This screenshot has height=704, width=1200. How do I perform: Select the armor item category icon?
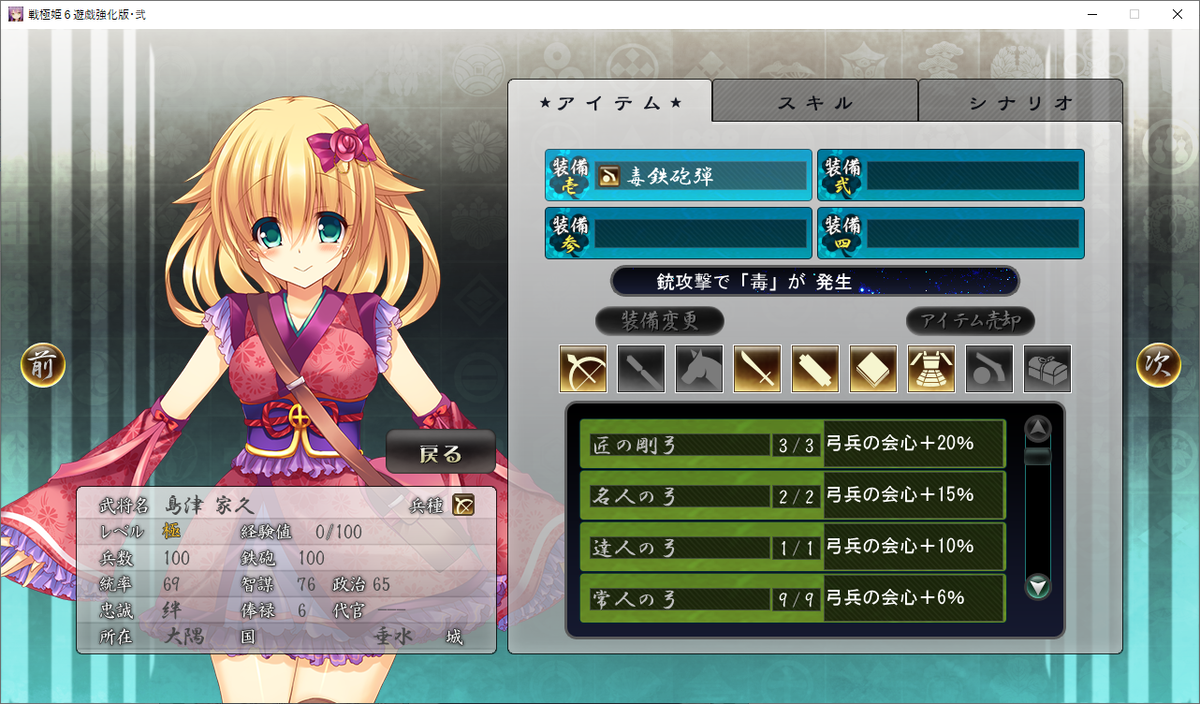931,369
